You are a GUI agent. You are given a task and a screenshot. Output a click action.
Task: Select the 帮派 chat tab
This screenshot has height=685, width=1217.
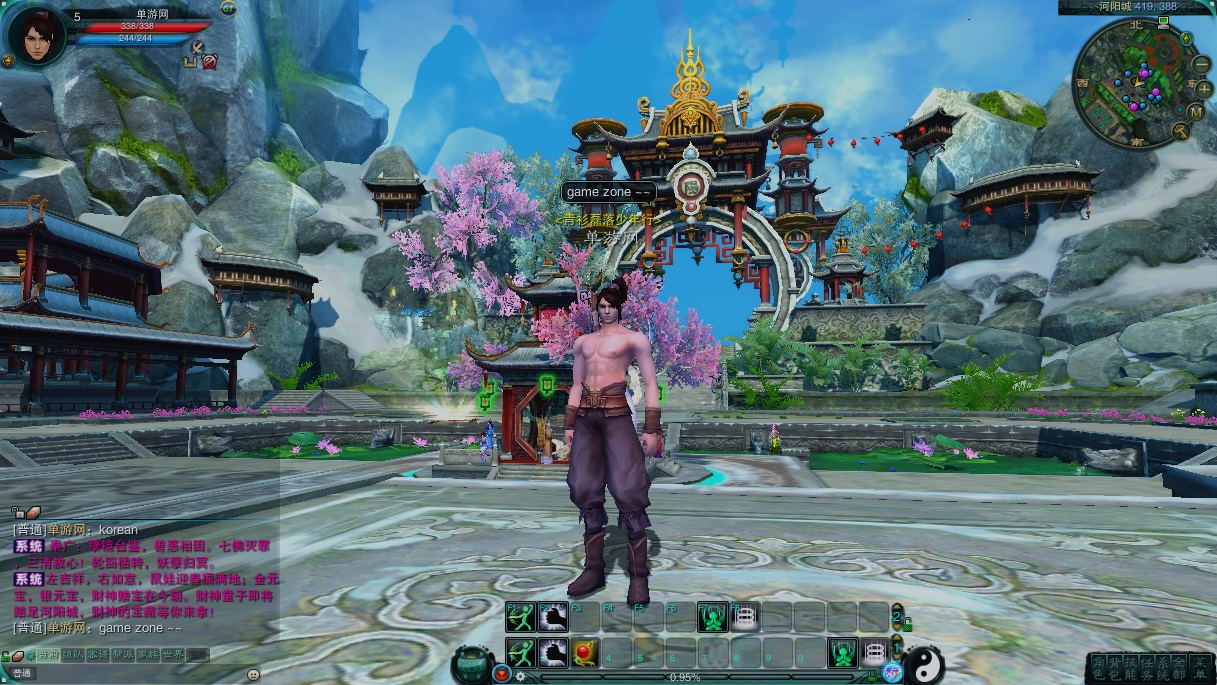pyautogui.click(x=123, y=654)
